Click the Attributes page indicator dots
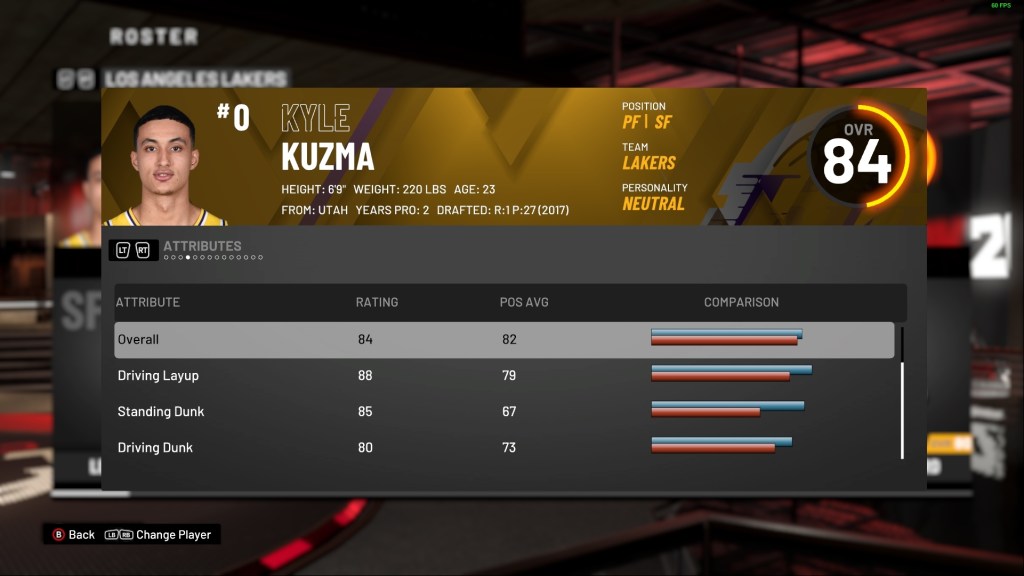 point(213,258)
